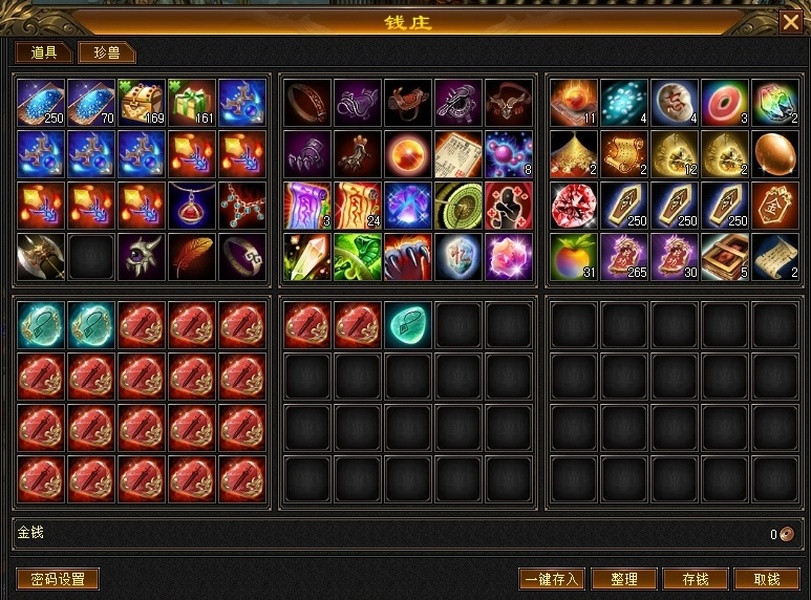Image resolution: width=811 pixels, height=600 pixels.
Task: Select the treasure chest stack of 169
Action: [x=142, y=104]
